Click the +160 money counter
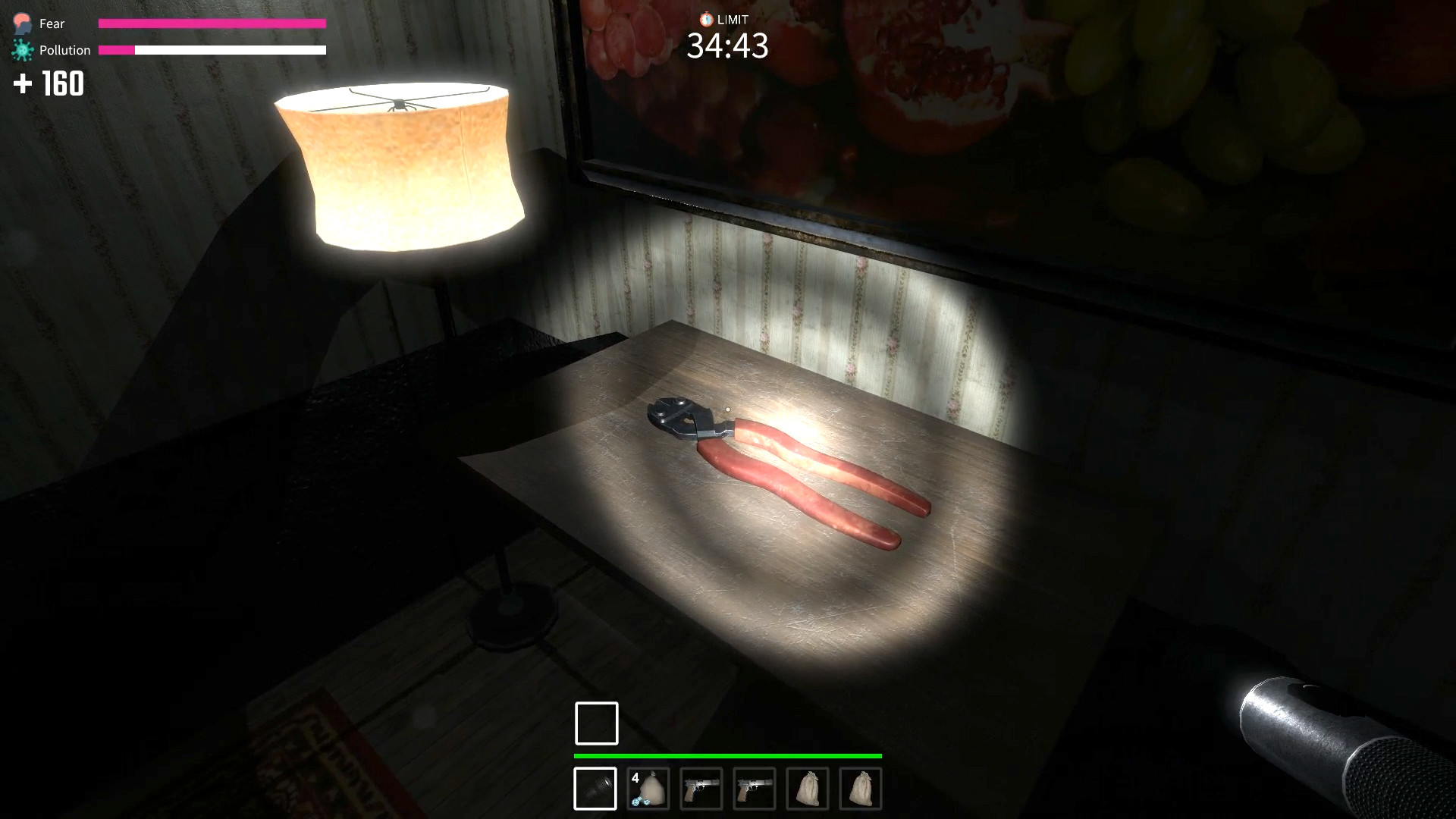This screenshot has width=1456, height=819. click(x=49, y=84)
